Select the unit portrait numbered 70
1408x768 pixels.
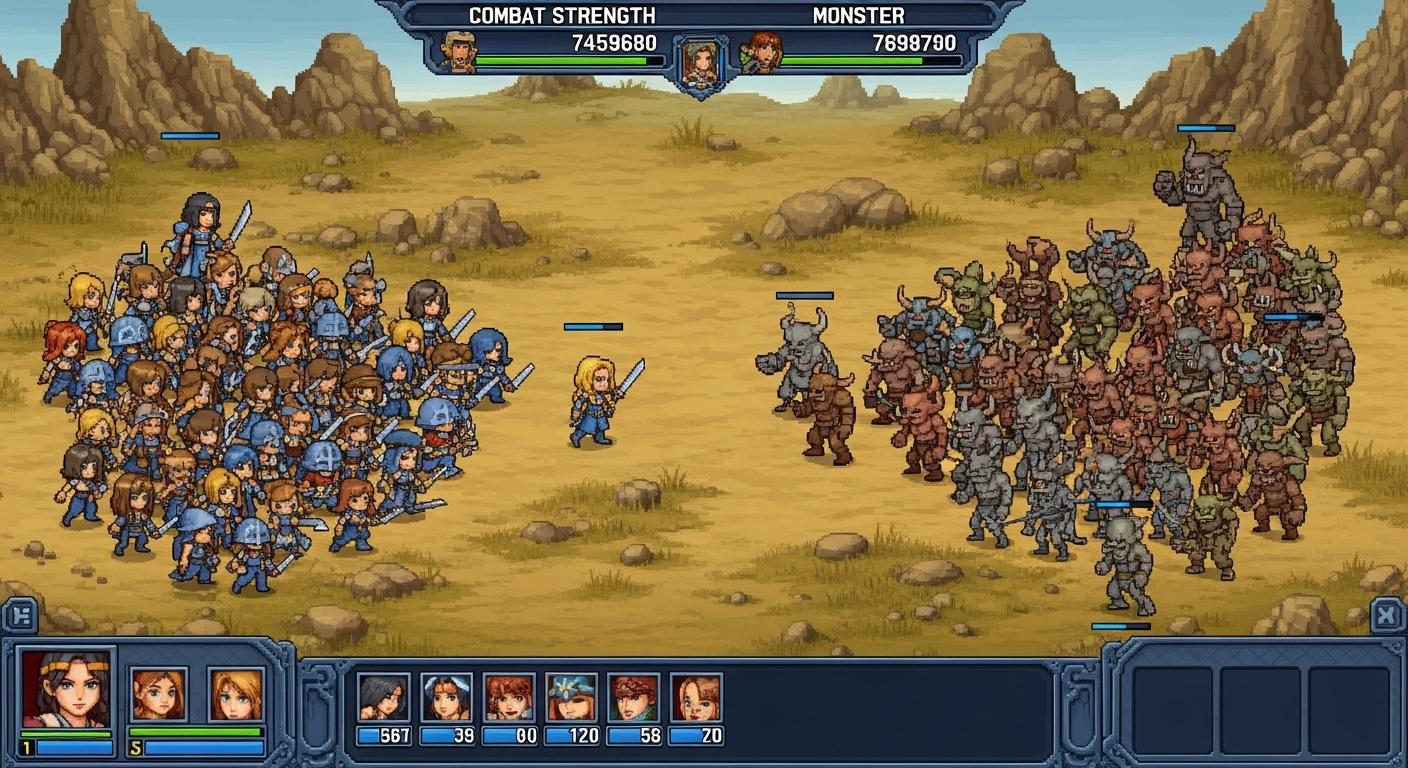point(696,698)
